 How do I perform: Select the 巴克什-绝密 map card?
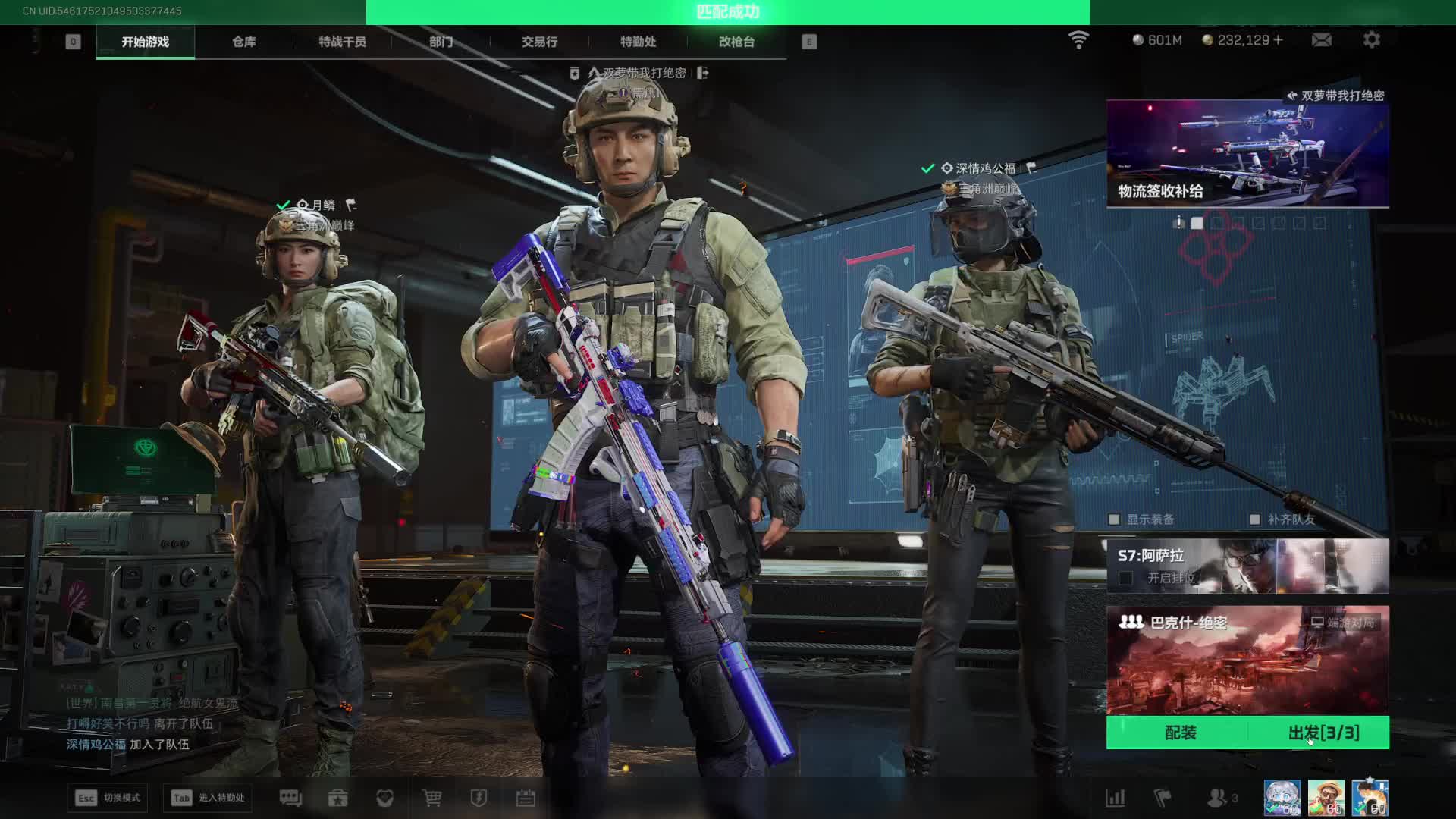pyautogui.click(x=1247, y=660)
